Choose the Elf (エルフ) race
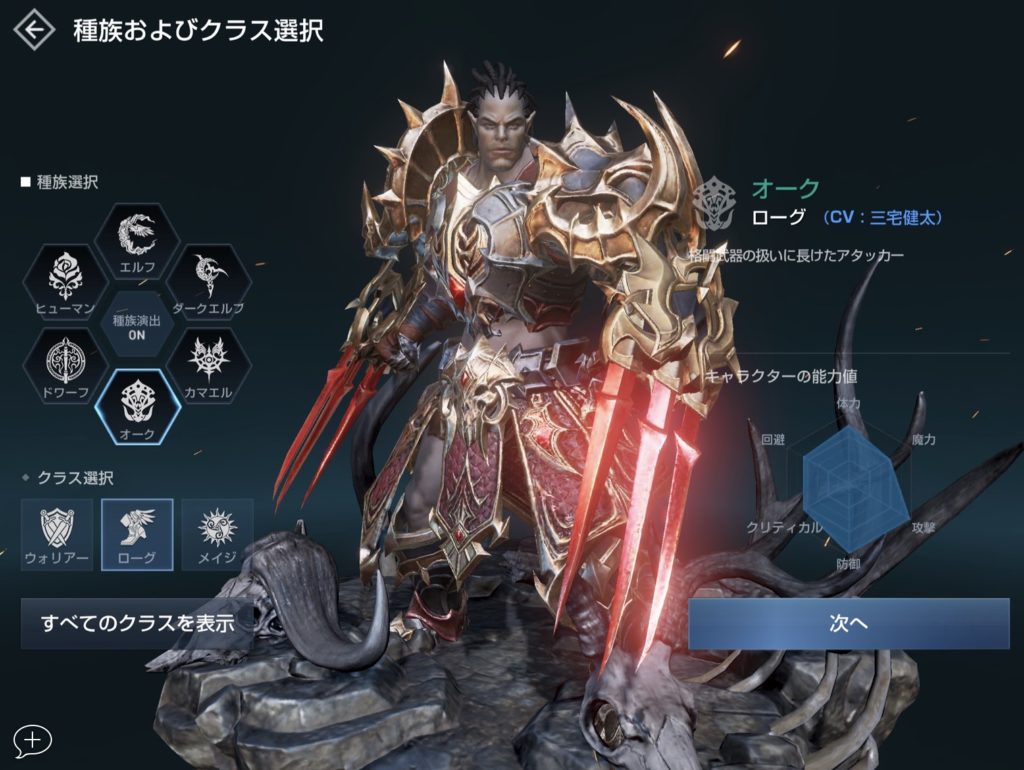 (x=136, y=242)
